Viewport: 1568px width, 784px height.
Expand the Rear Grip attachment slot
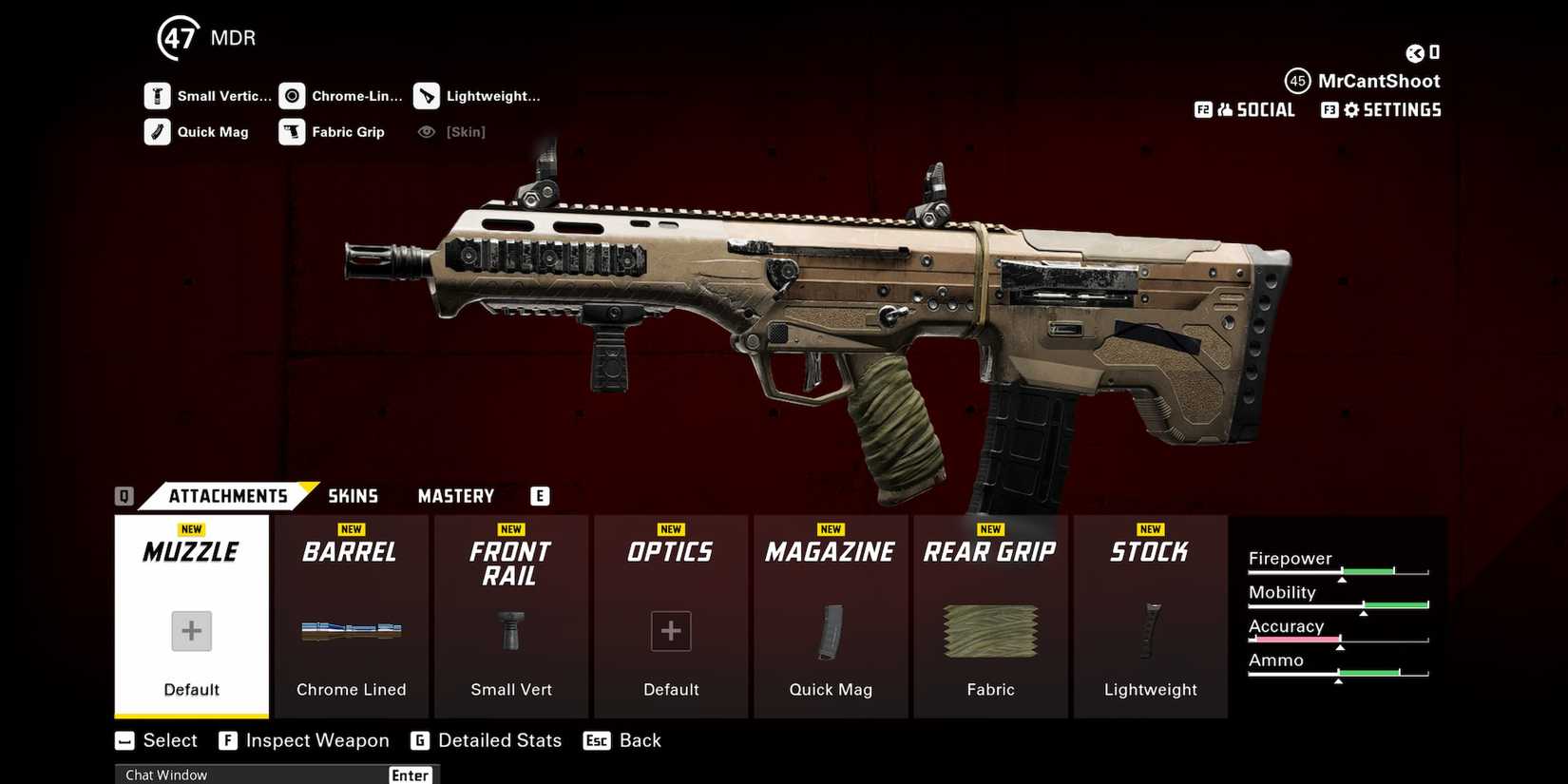(990, 551)
